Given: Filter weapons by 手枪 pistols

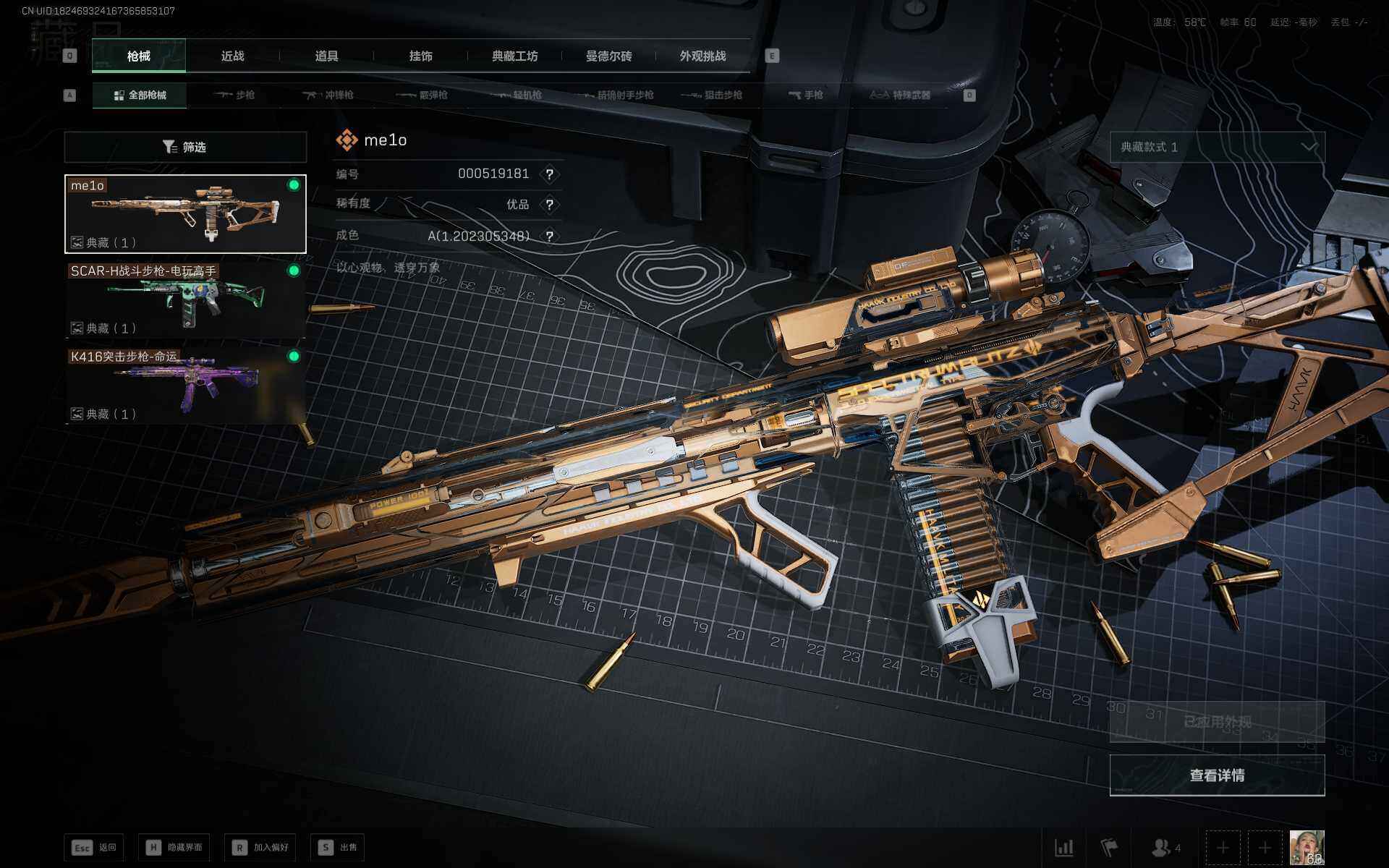Looking at the screenshot, I should click(806, 95).
